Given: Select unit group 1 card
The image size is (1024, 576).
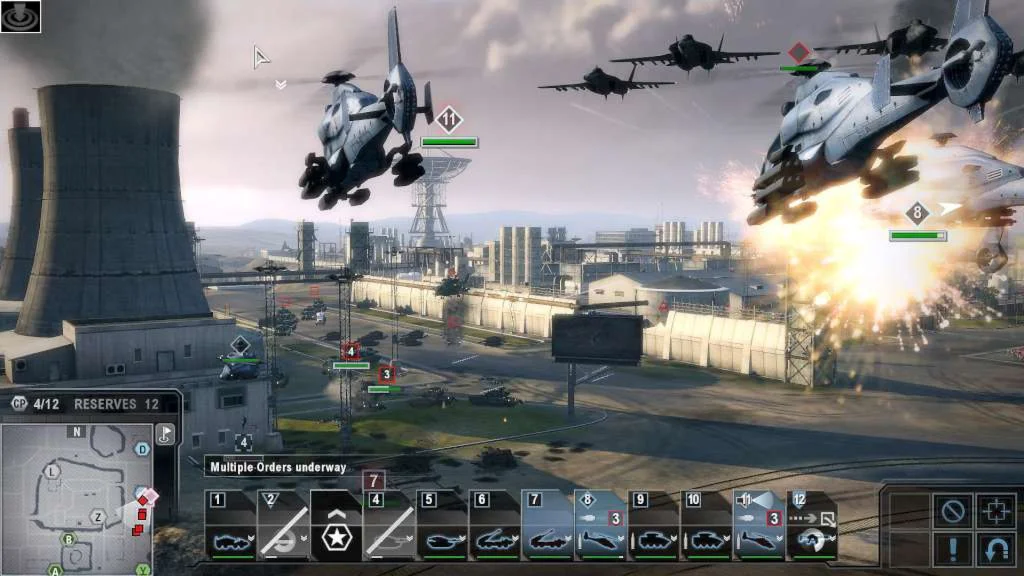Looking at the screenshot, I should (x=231, y=525).
